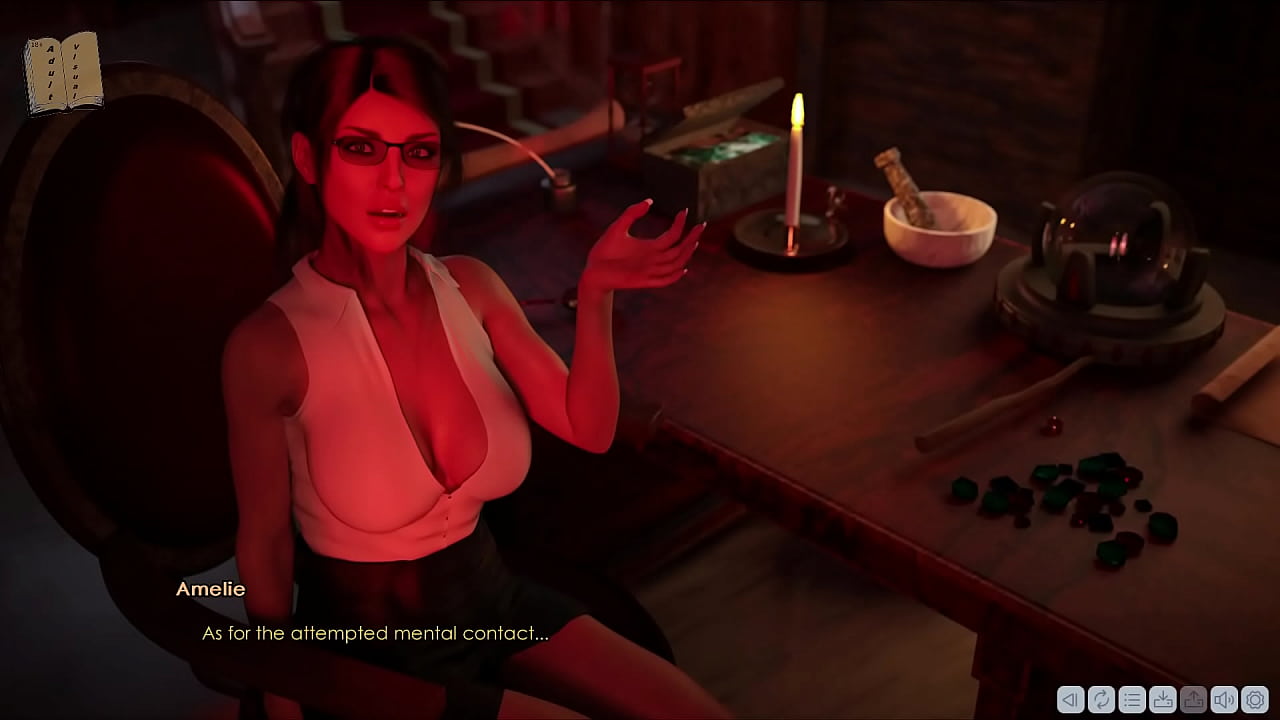1280x720 pixels.
Task: Load a saved game with the load icon
Action: [x=1194, y=700]
